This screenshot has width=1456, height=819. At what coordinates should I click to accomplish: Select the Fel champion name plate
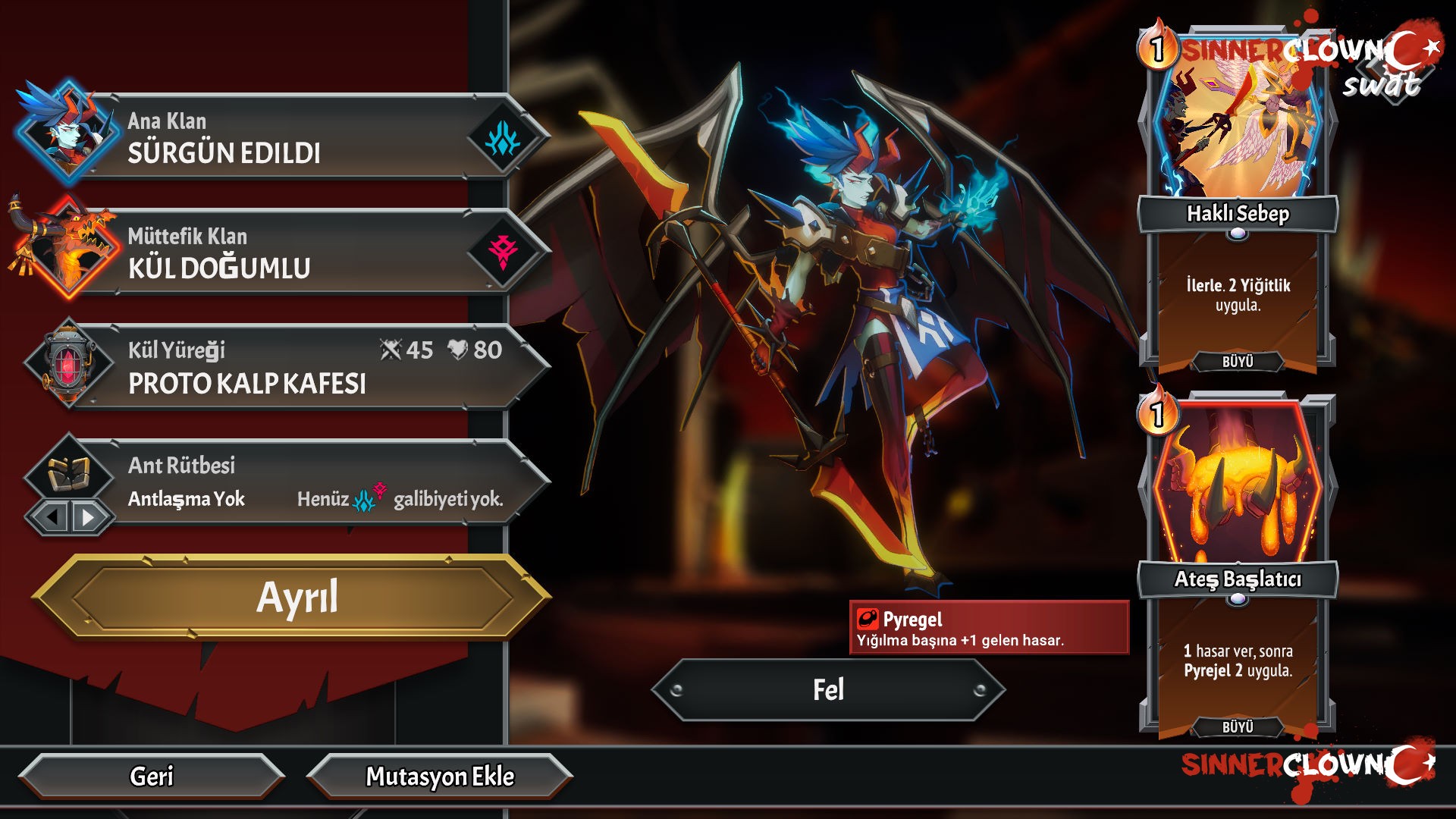(x=828, y=690)
